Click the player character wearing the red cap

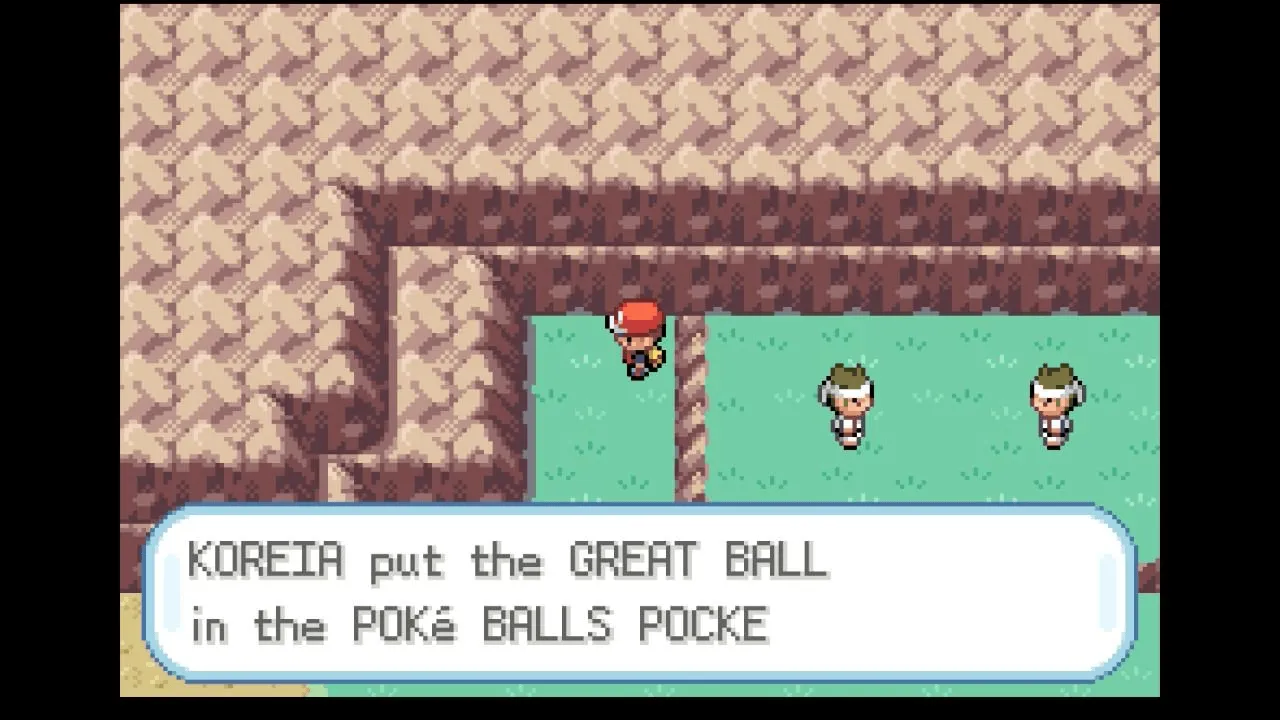[x=638, y=340]
